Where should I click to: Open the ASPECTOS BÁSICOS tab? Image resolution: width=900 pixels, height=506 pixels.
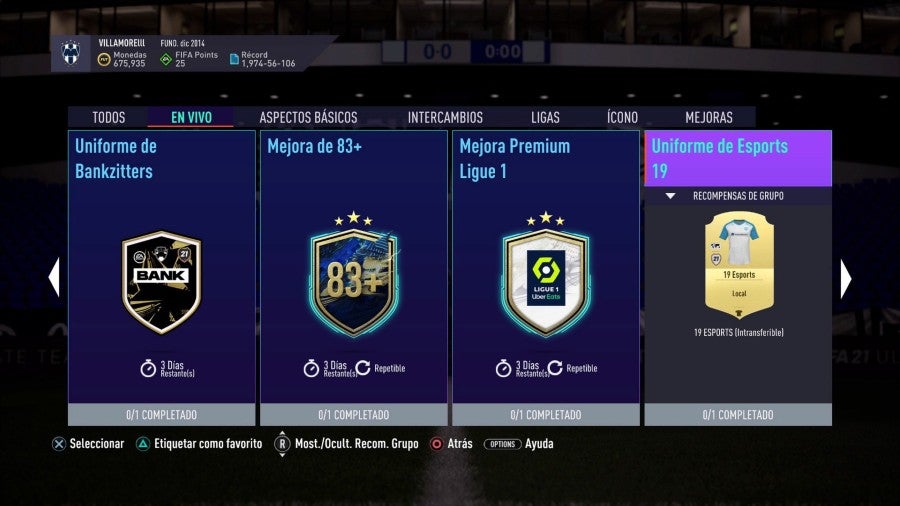pyautogui.click(x=308, y=117)
